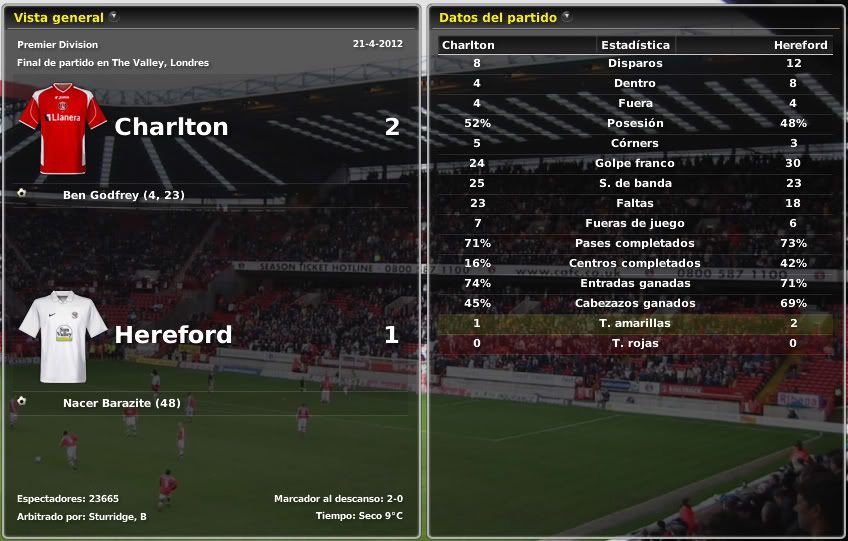This screenshot has width=848, height=541.
Task: Click the Charlton column header in stats table
Action: (468, 45)
